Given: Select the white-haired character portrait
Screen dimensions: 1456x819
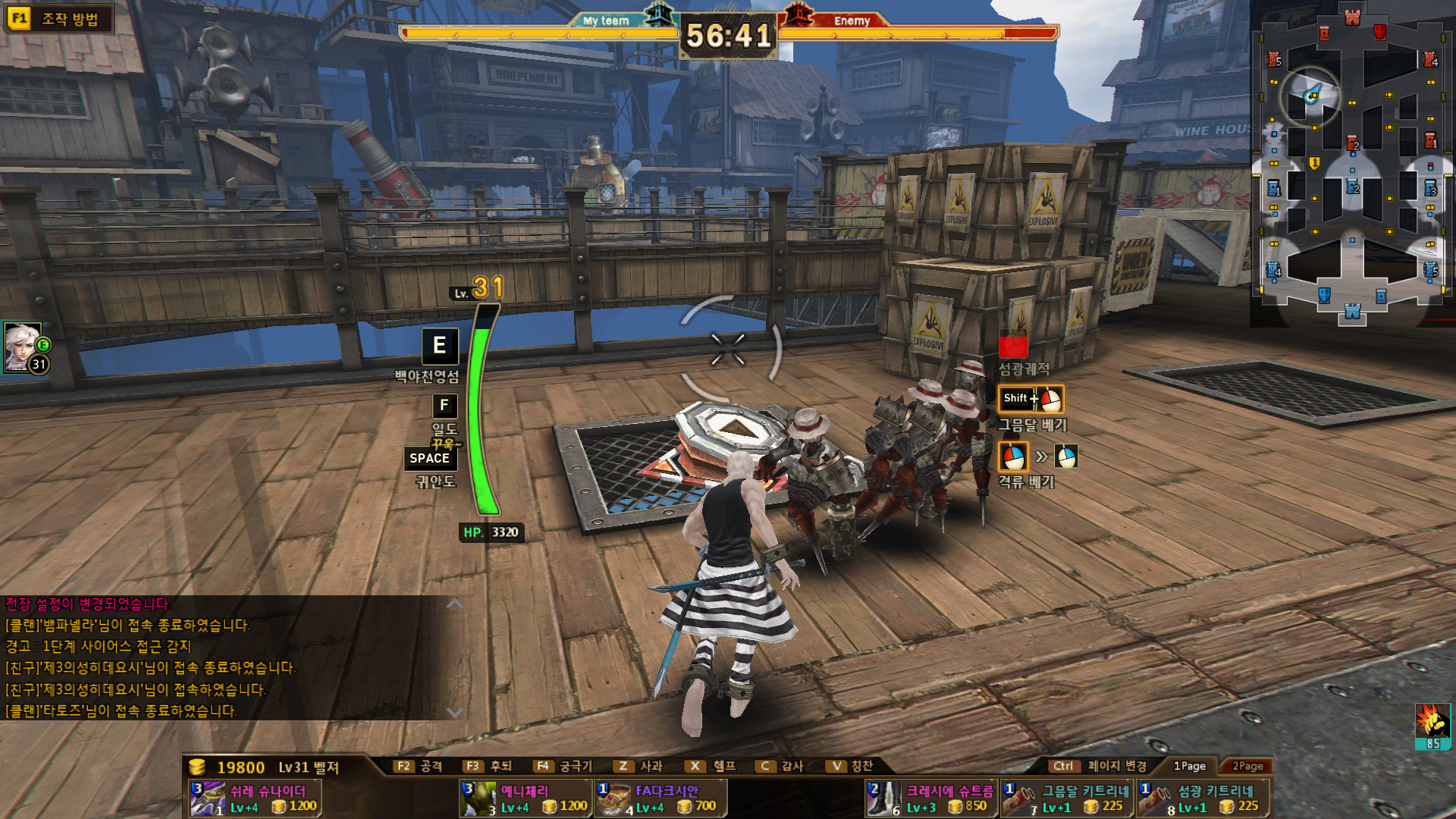Looking at the screenshot, I should (23, 347).
